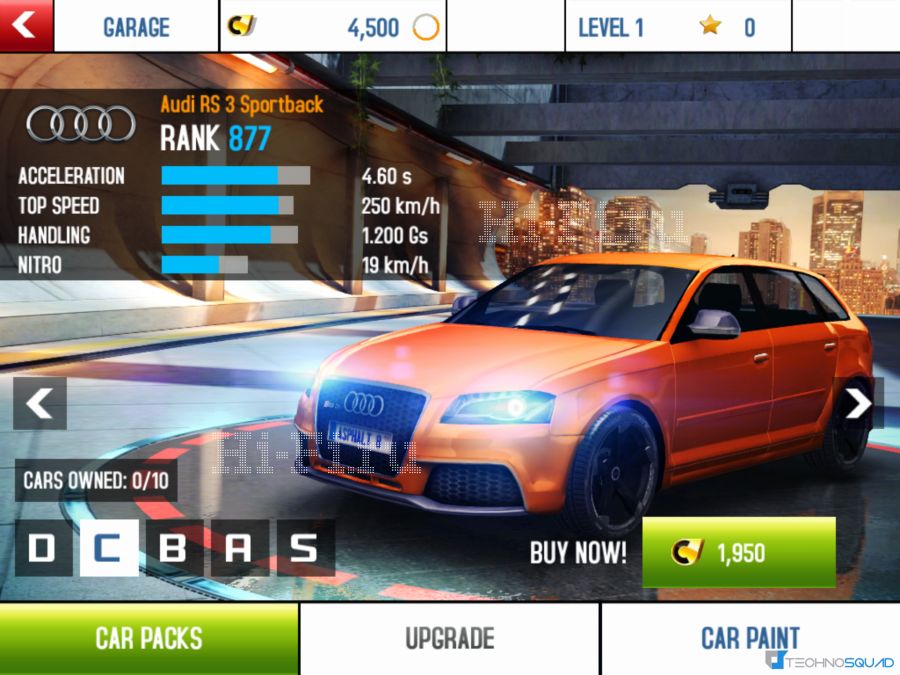This screenshot has width=900, height=675.
Task: Open the credits balance showing 4,500
Action: pos(333,26)
